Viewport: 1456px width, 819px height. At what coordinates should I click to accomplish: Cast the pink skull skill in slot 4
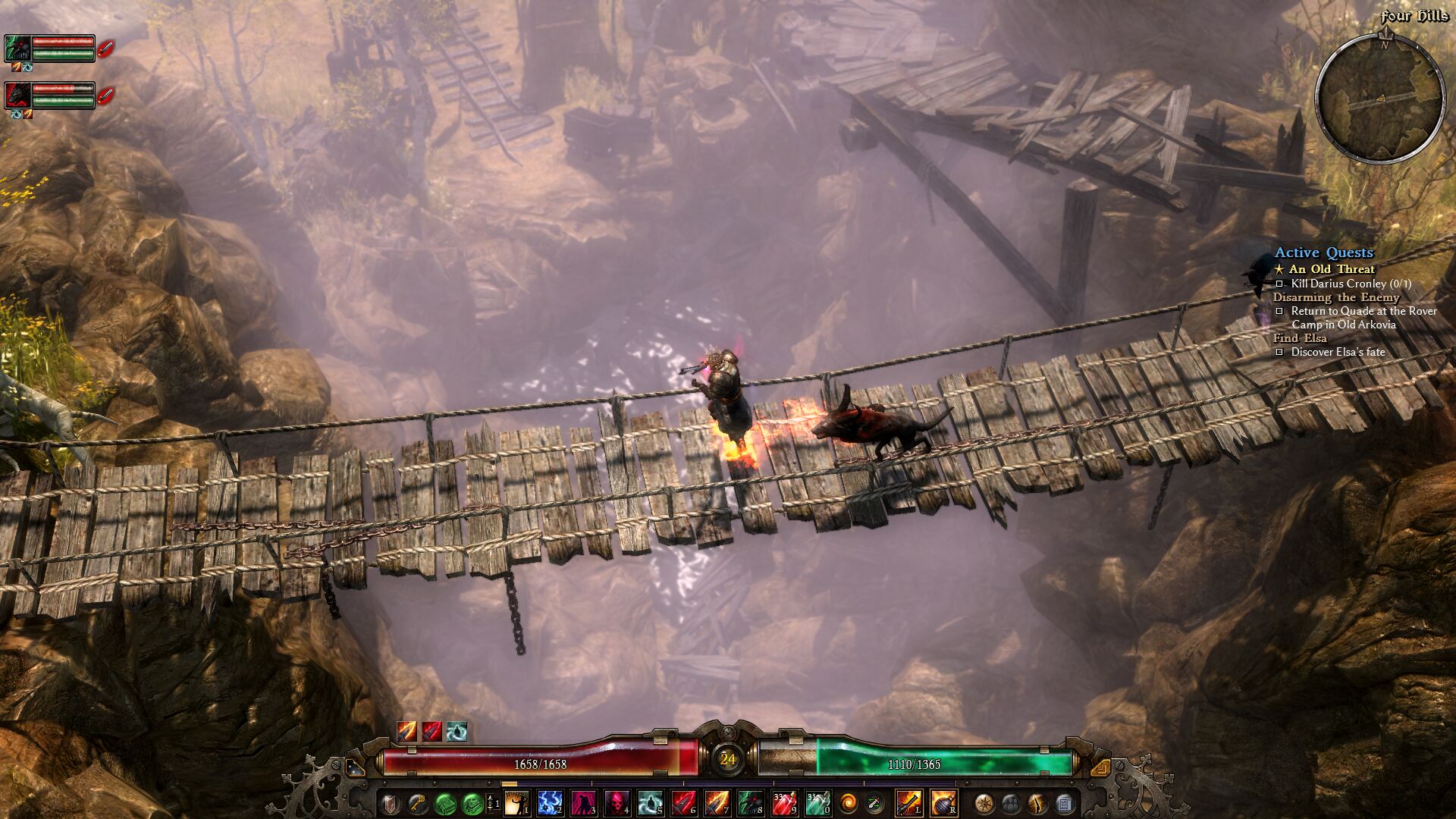coord(617,802)
